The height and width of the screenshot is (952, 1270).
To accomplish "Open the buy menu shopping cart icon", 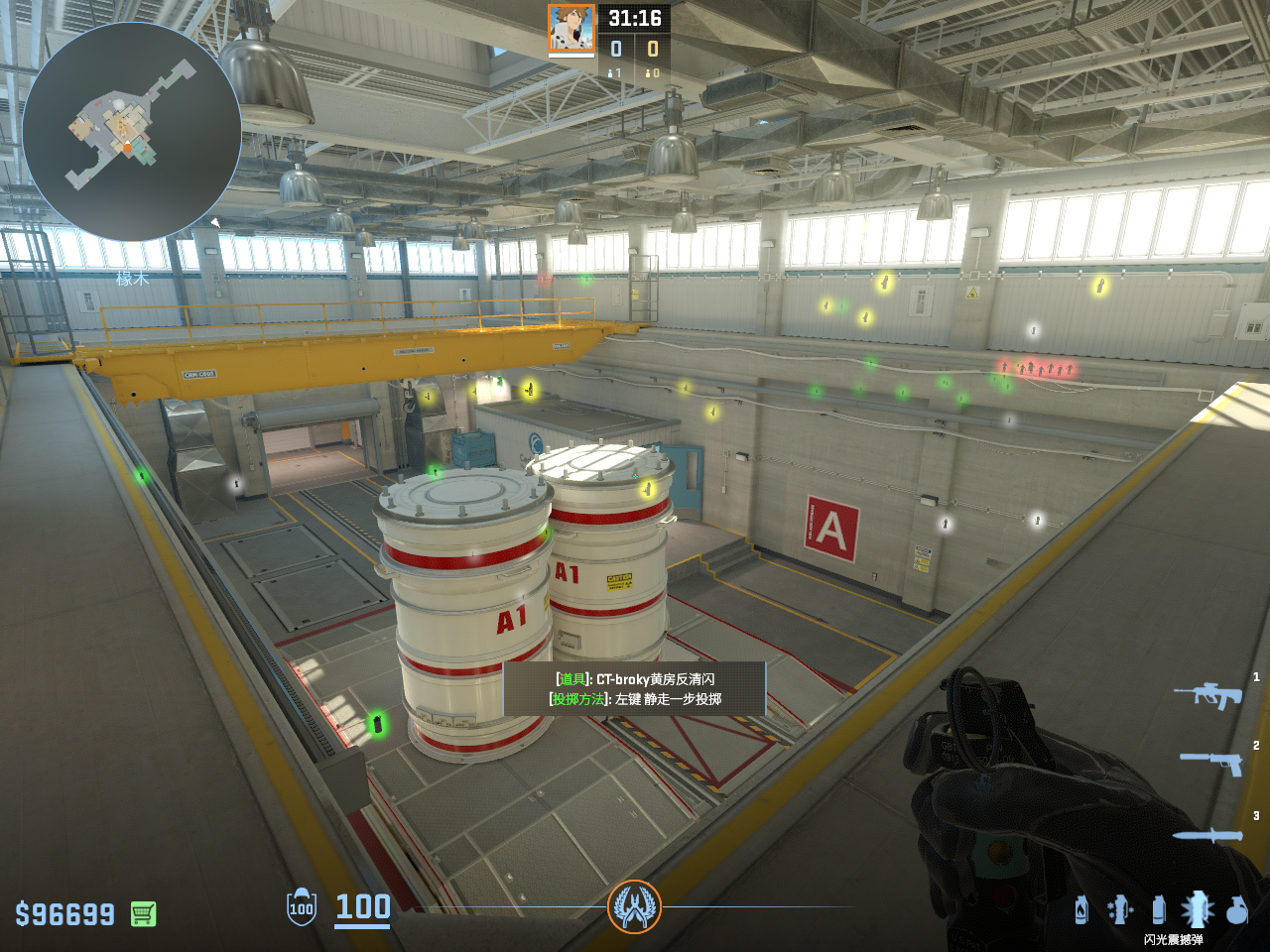I will 143,913.
